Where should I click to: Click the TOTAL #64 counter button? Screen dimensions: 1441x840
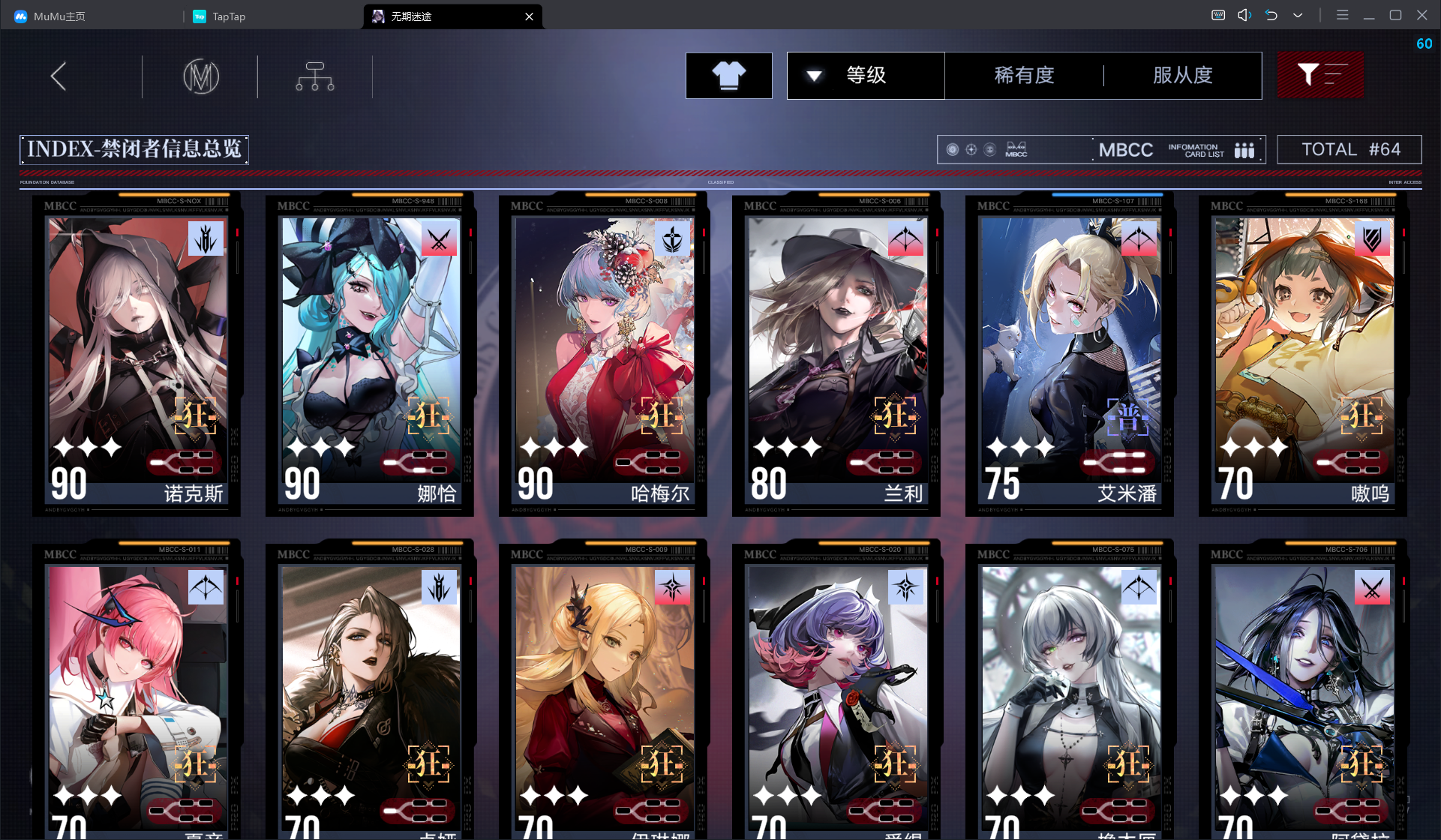point(1349,149)
